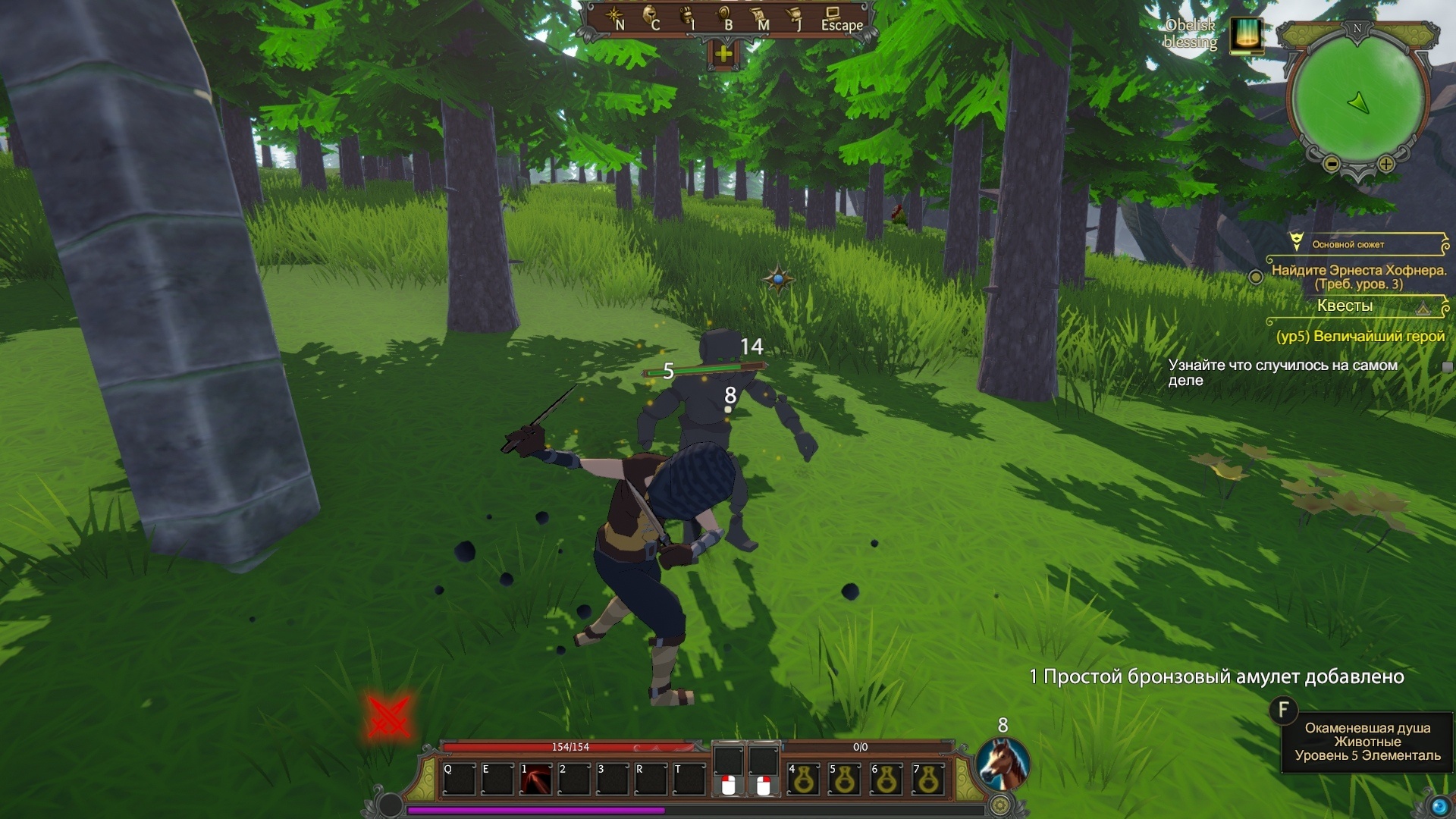Select the main story quest objective
The height and width of the screenshot is (819, 1456).
tap(1358, 277)
